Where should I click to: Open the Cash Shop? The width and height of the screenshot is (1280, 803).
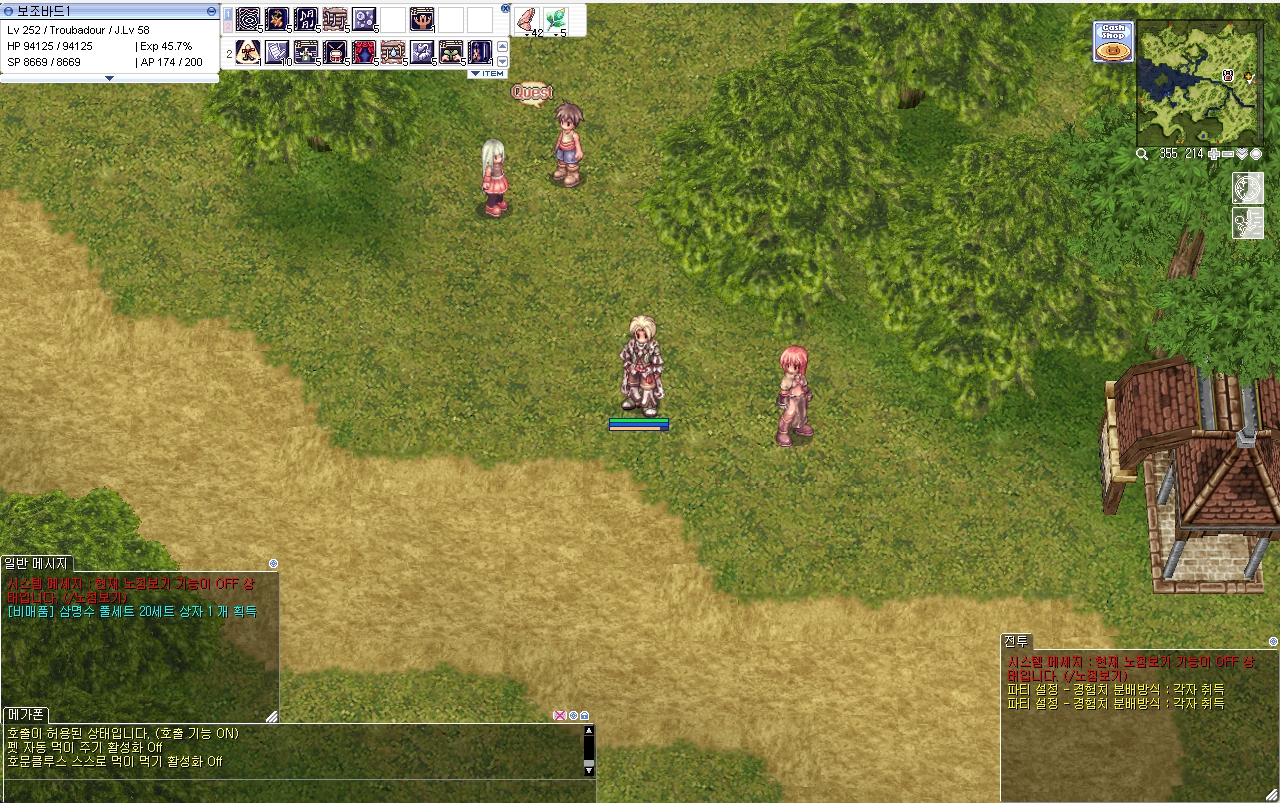click(x=1113, y=42)
